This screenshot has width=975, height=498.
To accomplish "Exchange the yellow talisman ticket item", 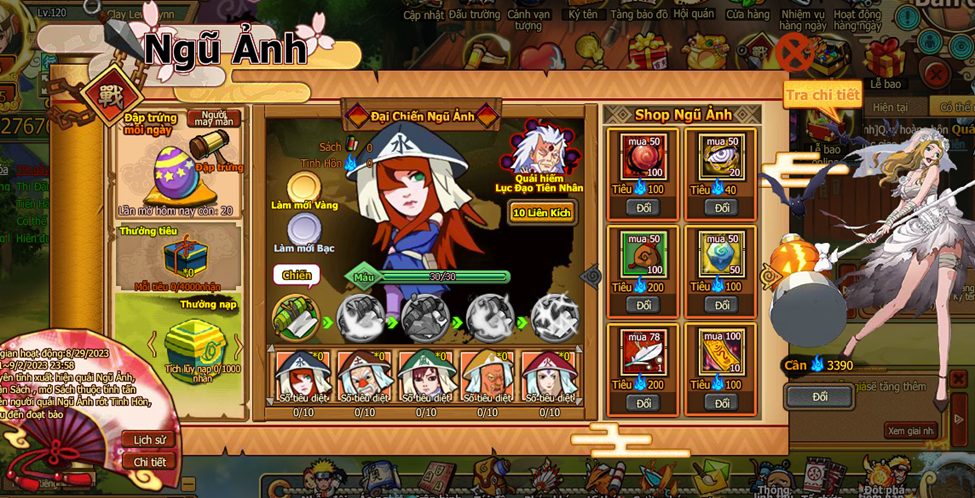I will click(x=721, y=403).
